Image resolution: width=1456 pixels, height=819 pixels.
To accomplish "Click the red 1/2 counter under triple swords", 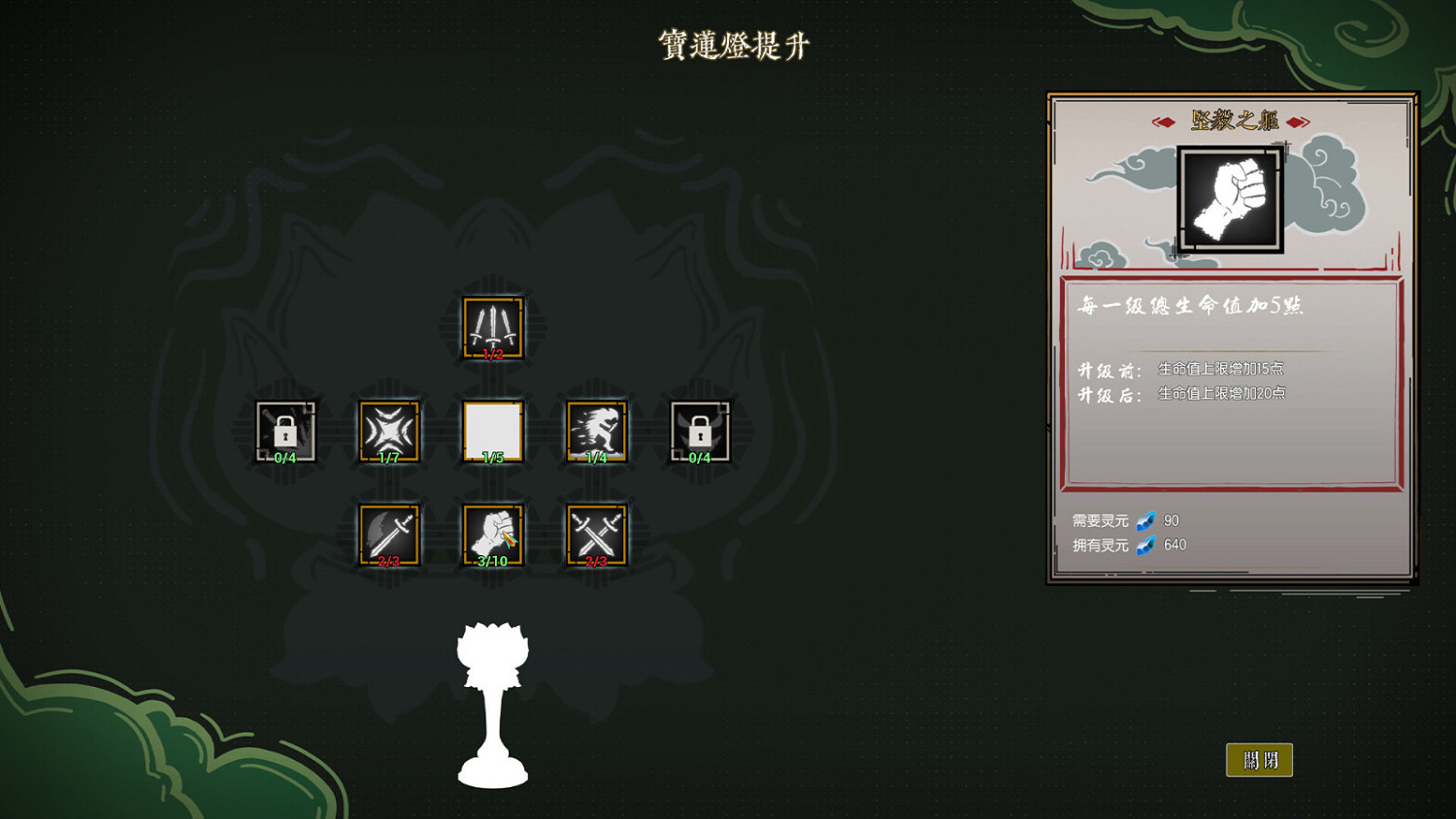I will point(492,353).
